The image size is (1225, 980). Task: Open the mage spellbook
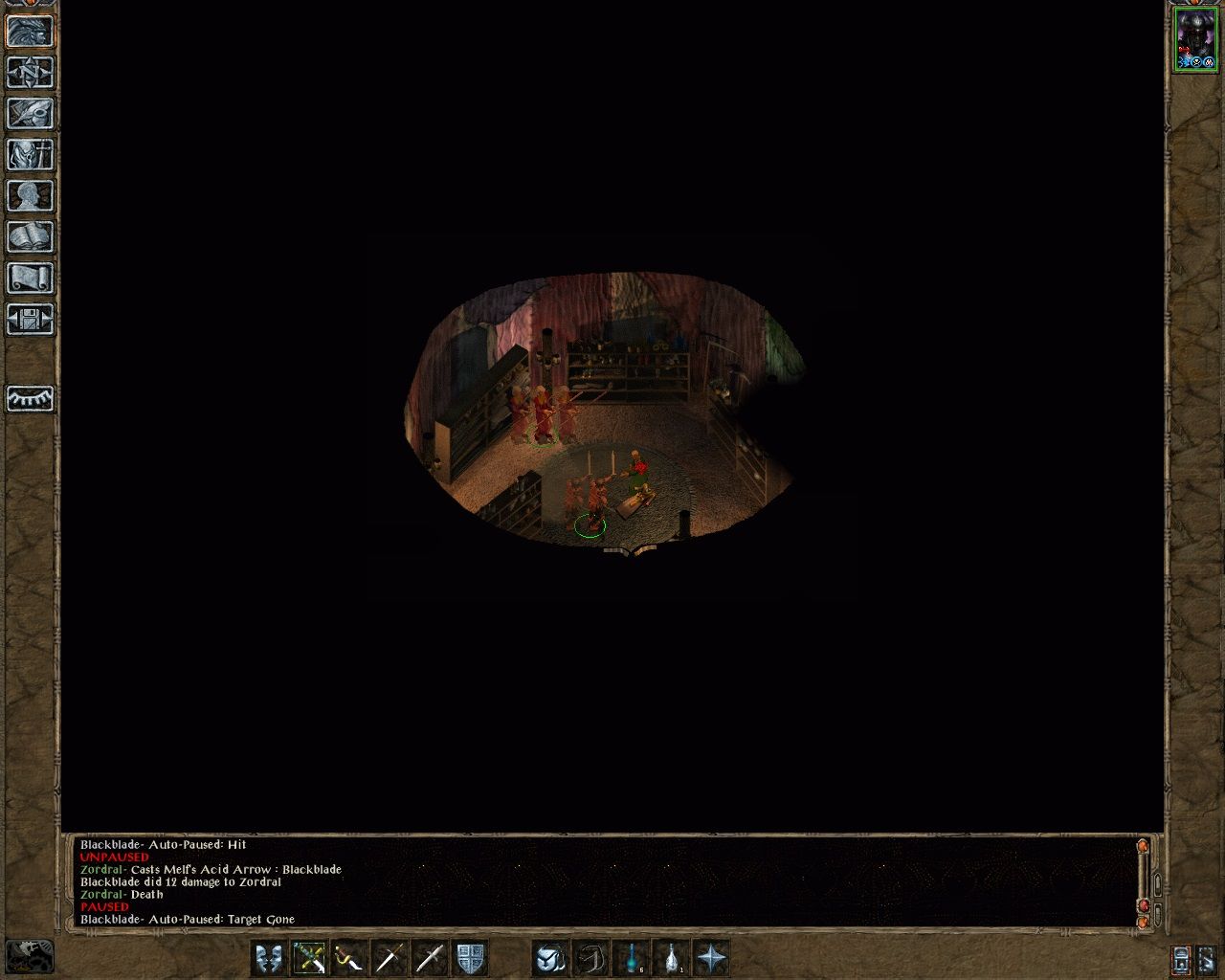[x=29, y=235]
